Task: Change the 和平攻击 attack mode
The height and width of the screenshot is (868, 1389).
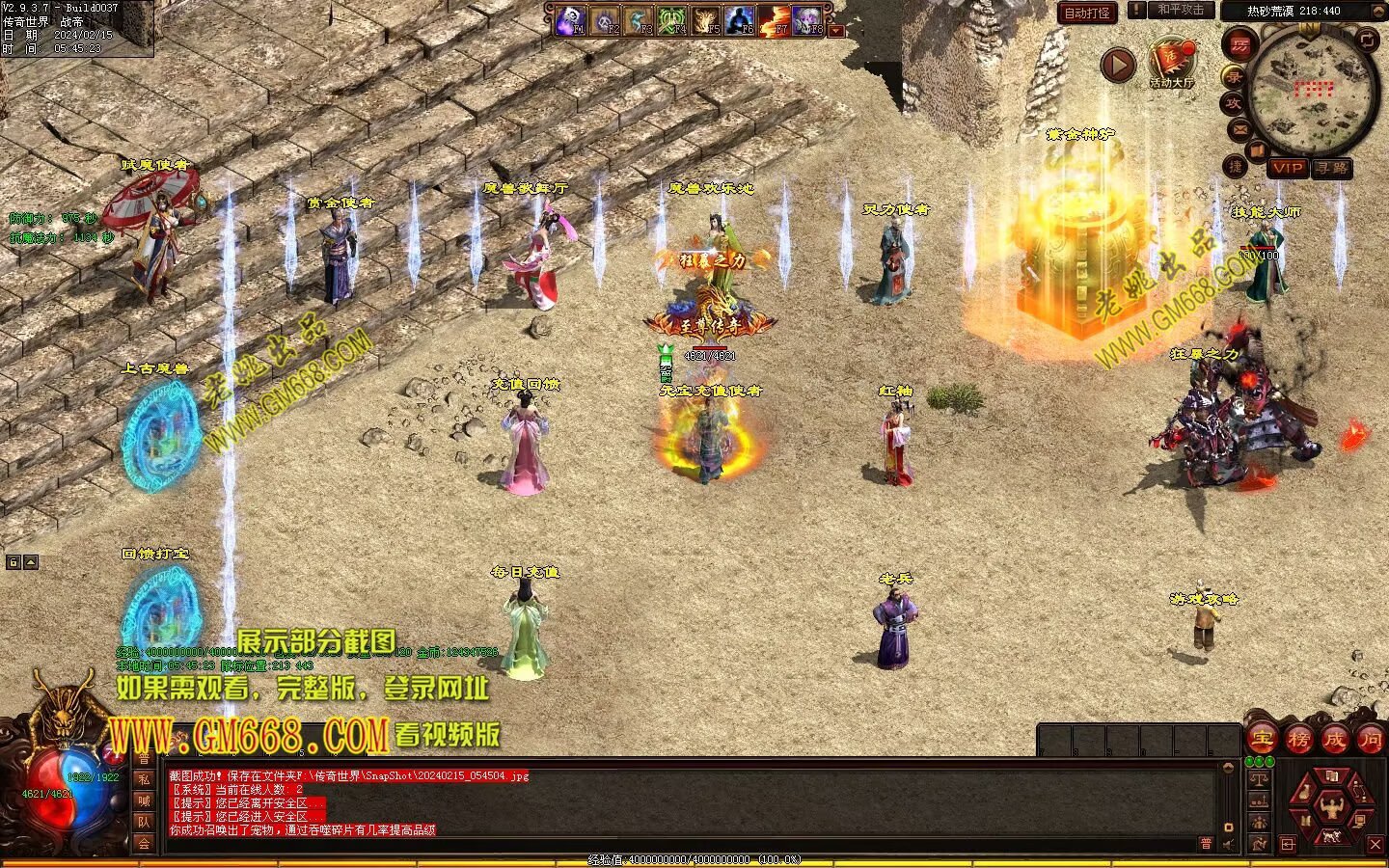Action: [x=1181, y=10]
